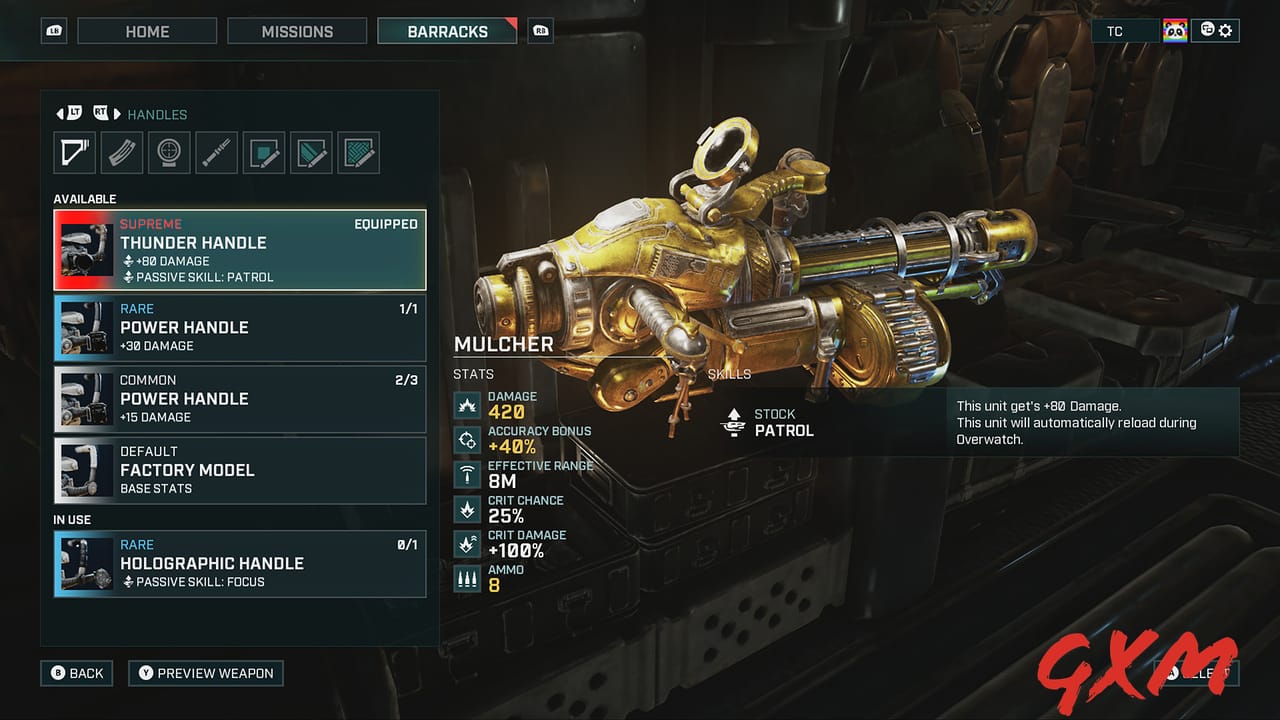Click the rainbow panda player avatar
Viewport: 1280px width, 720px height.
[x=1175, y=30]
